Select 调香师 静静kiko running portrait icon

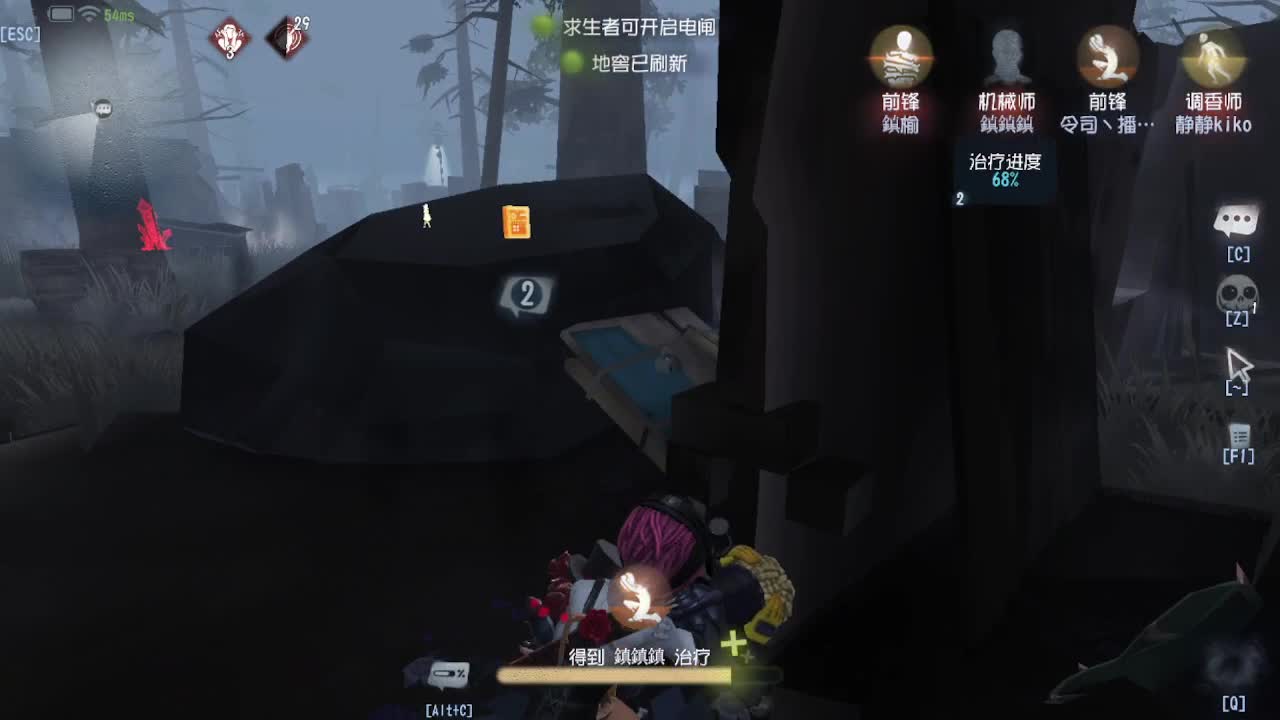(1211, 55)
